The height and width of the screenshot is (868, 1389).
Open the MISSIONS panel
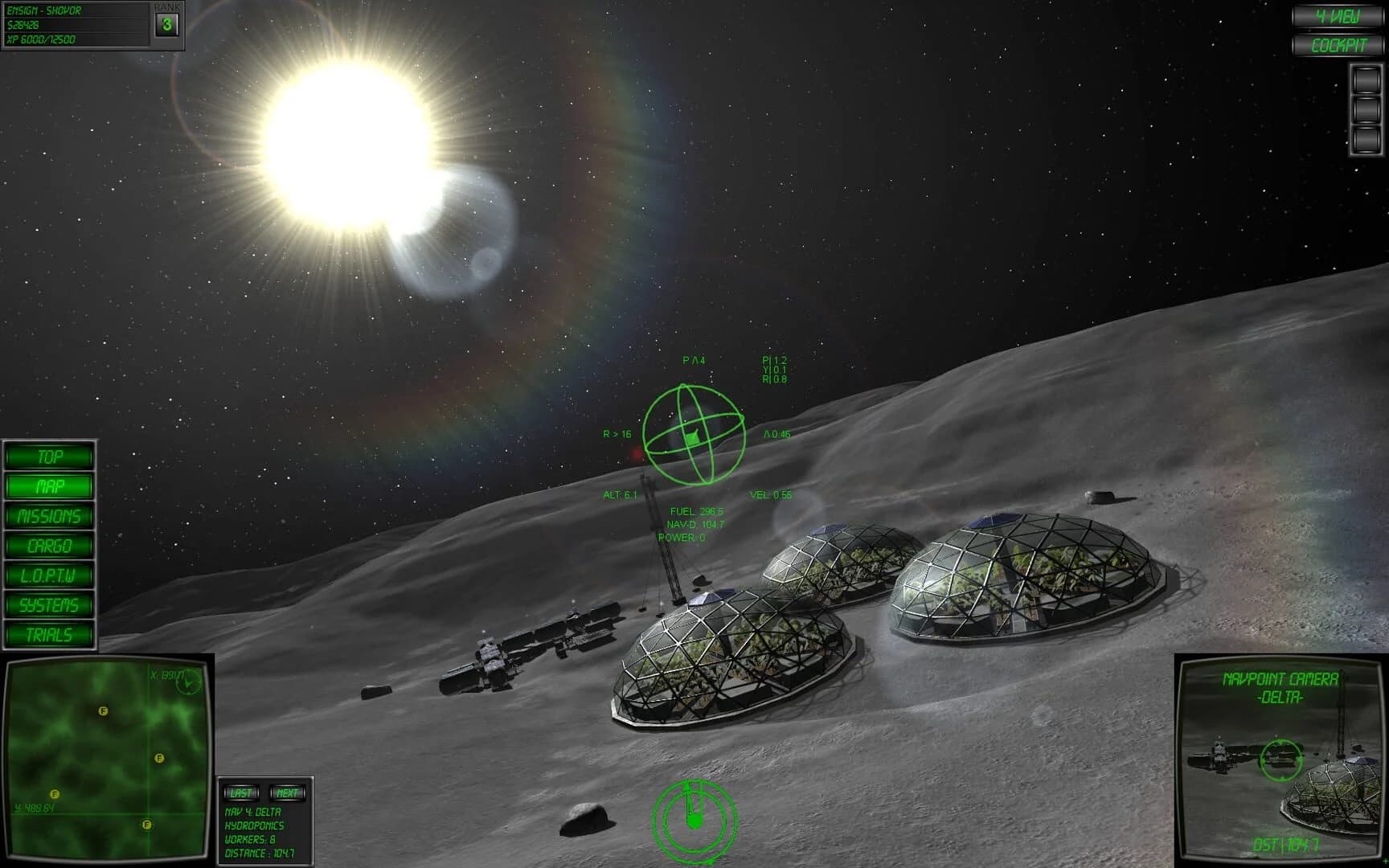[x=49, y=516]
